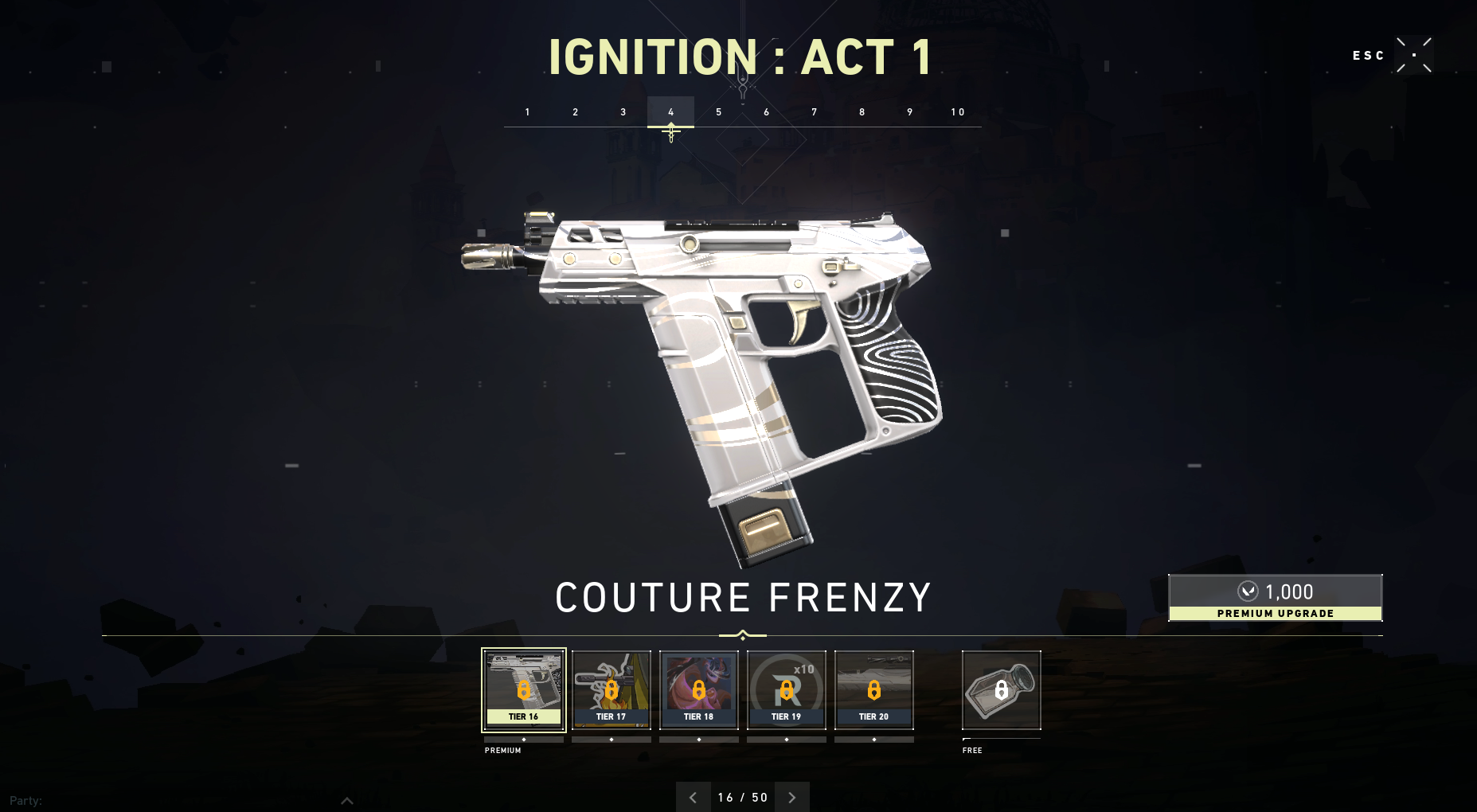Close the battle pass screen via ESC button
Image resolution: width=1477 pixels, height=812 pixels.
click(1414, 55)
